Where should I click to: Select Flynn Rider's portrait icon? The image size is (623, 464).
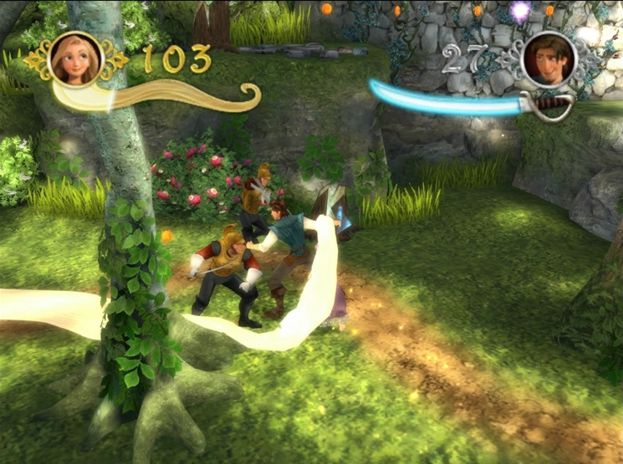pyautogui.click(x=547, y=58)
